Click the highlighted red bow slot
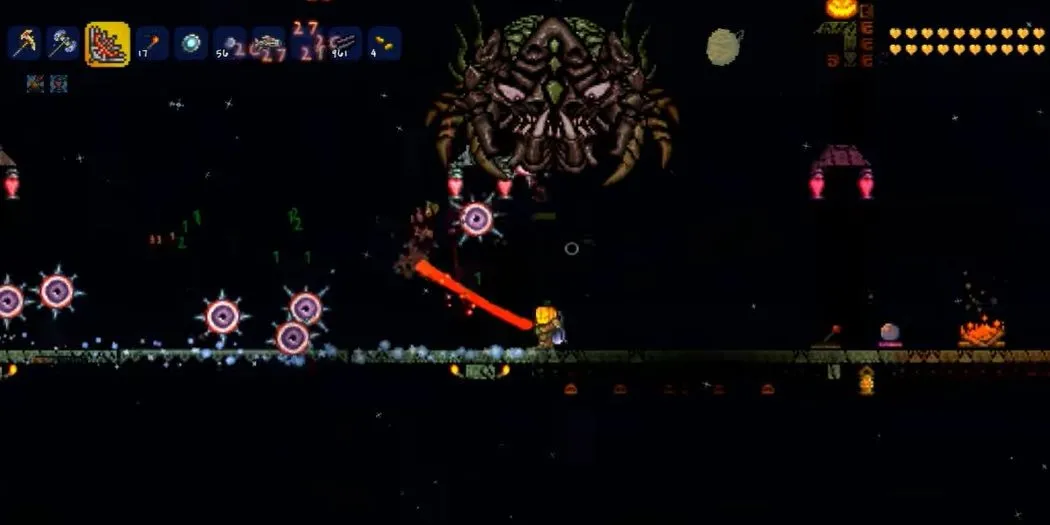 (x=107, y=44)
